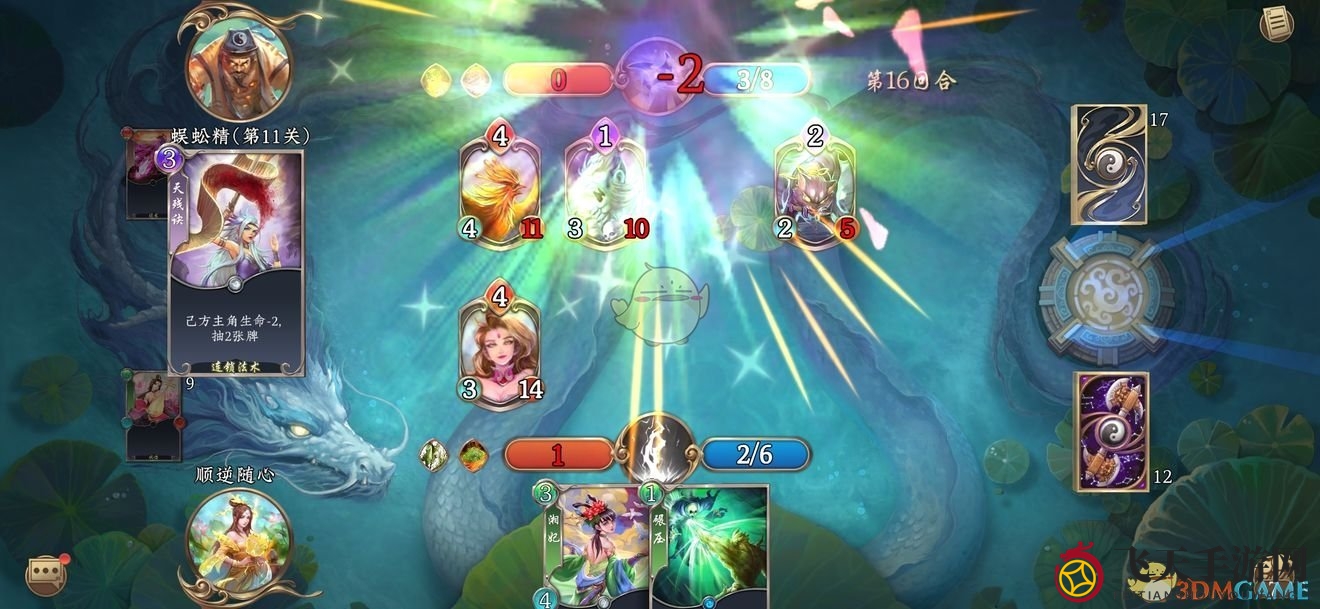The height and width of the screenshot is (609, 1320).
Task: Click your hero portrait 顺逆随心
Action: click(239, 545)
